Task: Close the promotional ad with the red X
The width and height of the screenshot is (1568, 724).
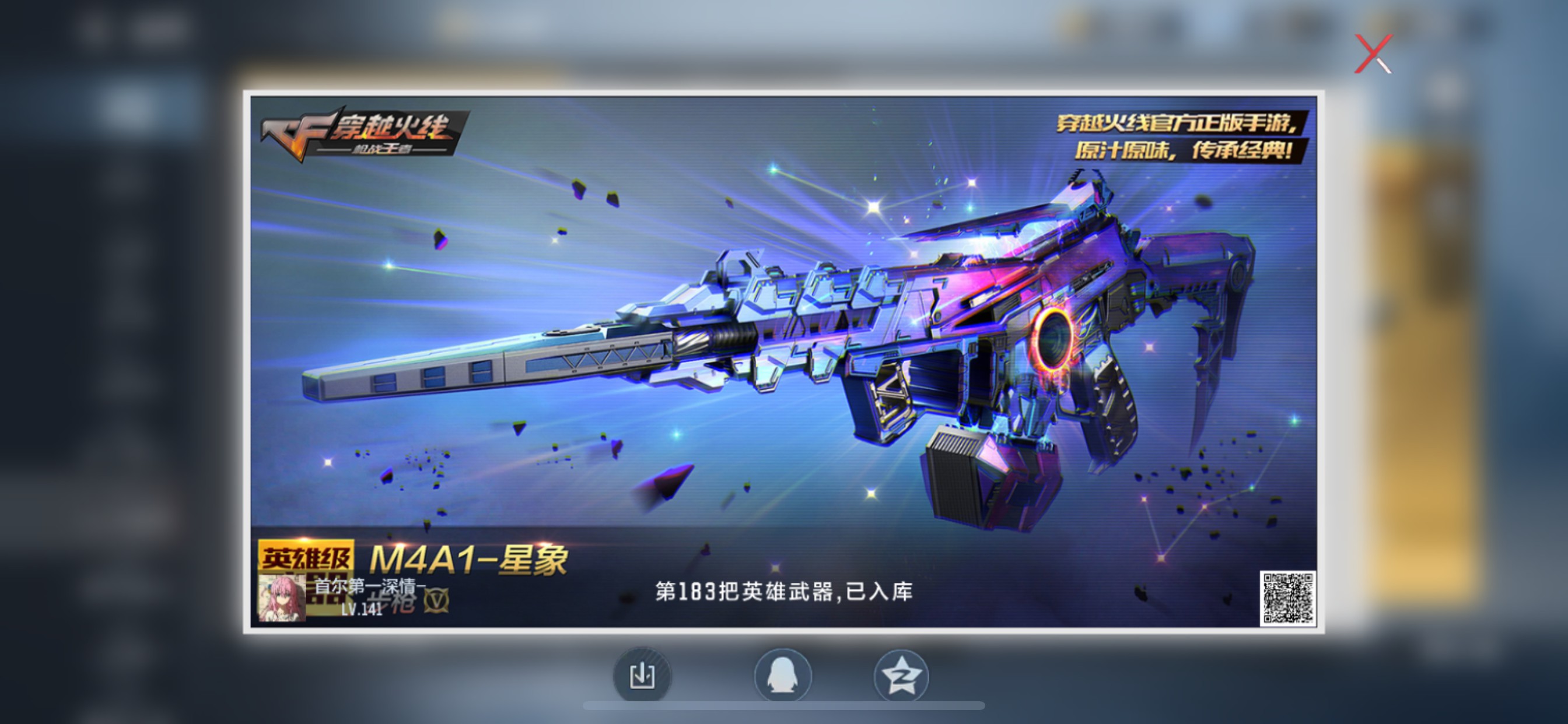Action: [1374, 55]
